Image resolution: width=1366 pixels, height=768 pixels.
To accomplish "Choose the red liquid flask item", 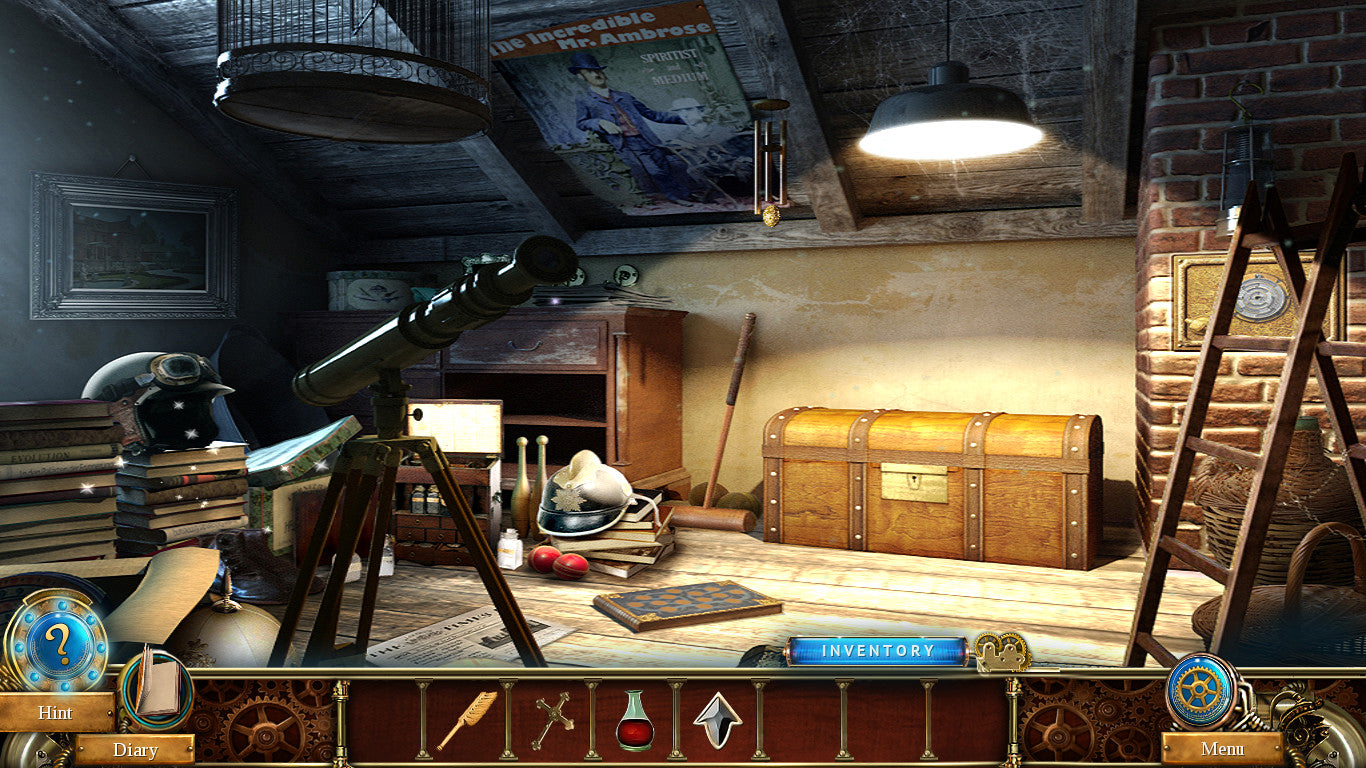I will click(635, 720).
